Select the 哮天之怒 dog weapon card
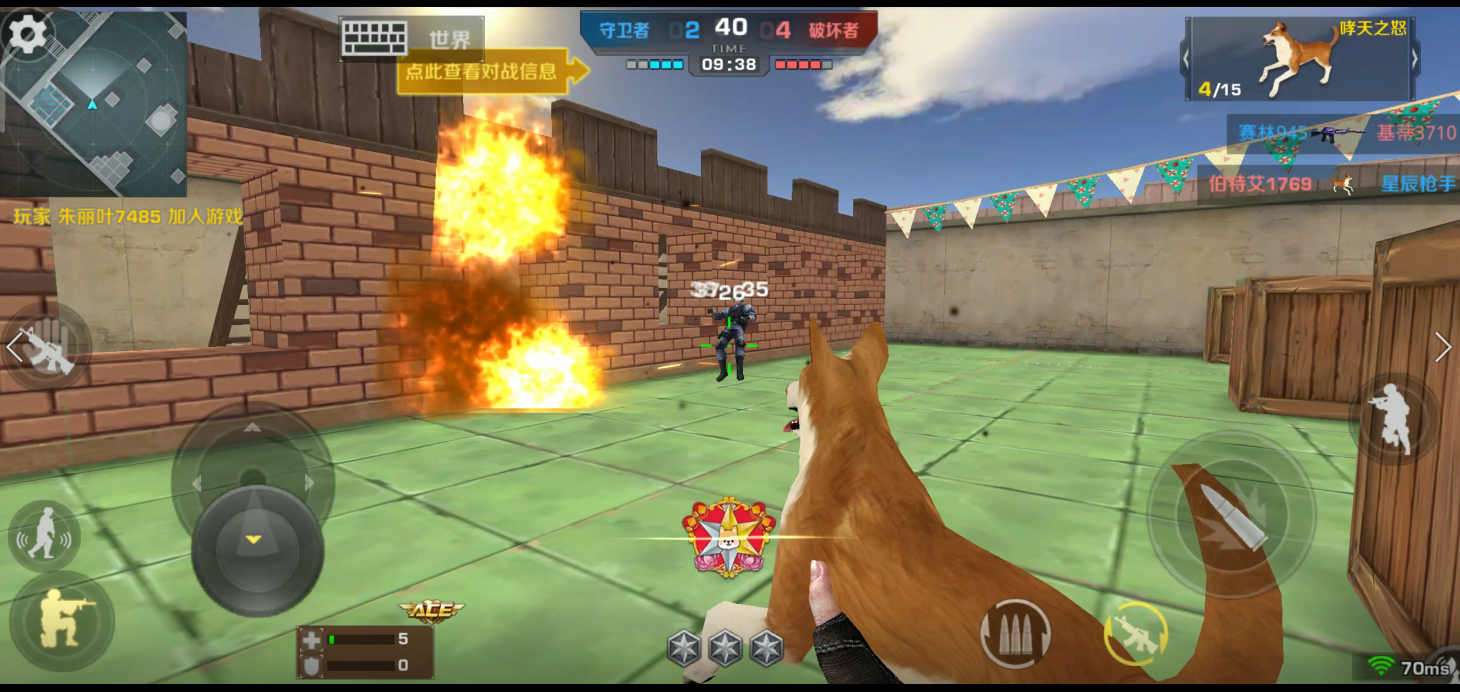The width and height of the screenshot is (1460, 692). click(1300, 58)
